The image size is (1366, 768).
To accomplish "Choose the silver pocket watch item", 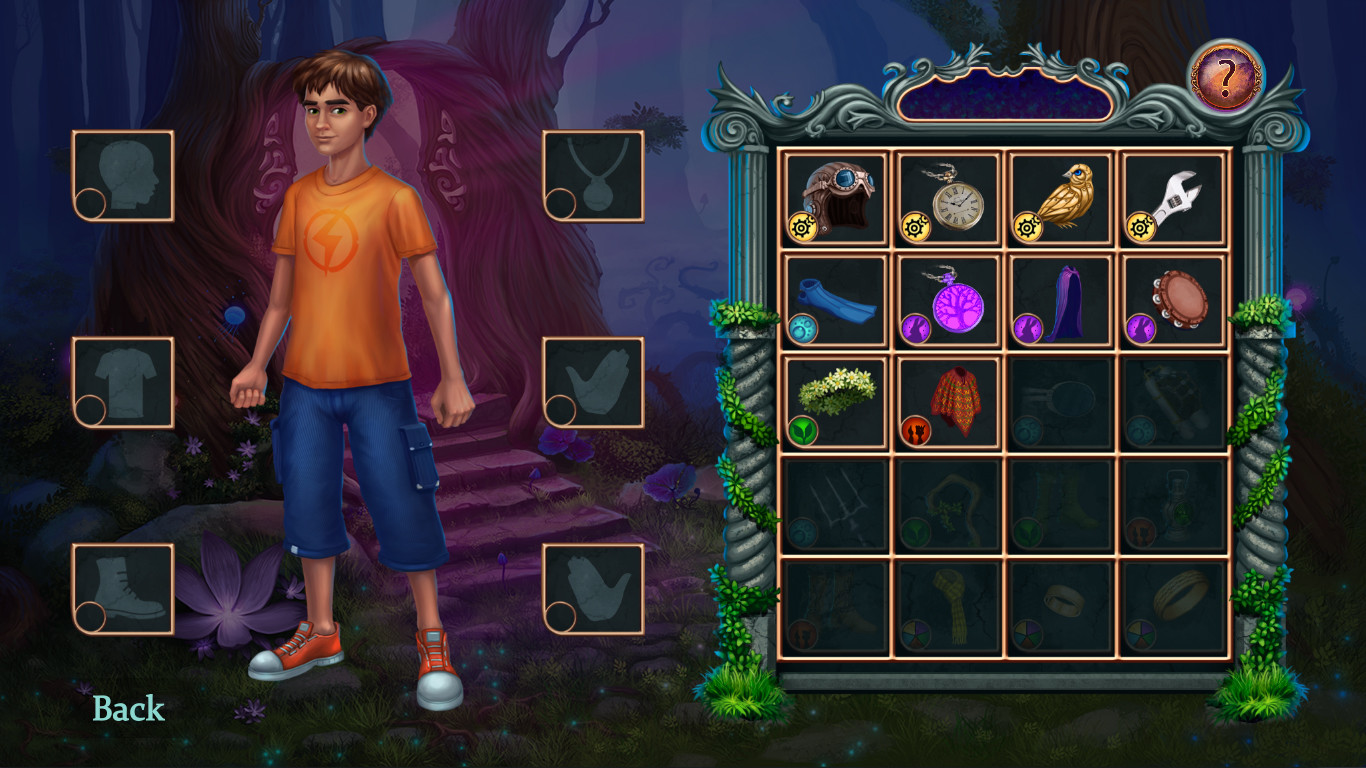I will (949, 198).
